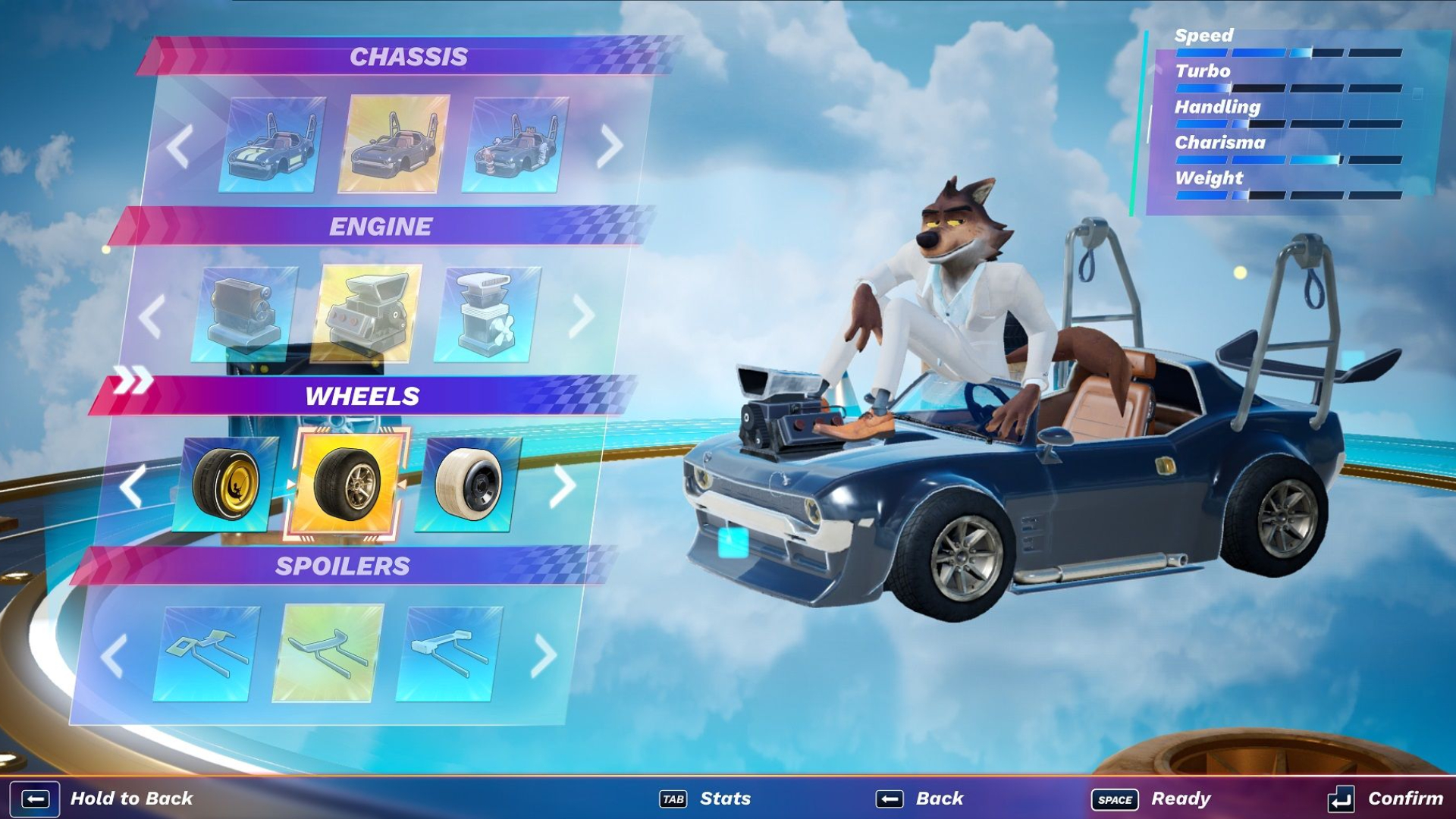Choose the highlighted yellow spoiler tile
This screenshot has width=1456, height=819.
click(328, 653)
